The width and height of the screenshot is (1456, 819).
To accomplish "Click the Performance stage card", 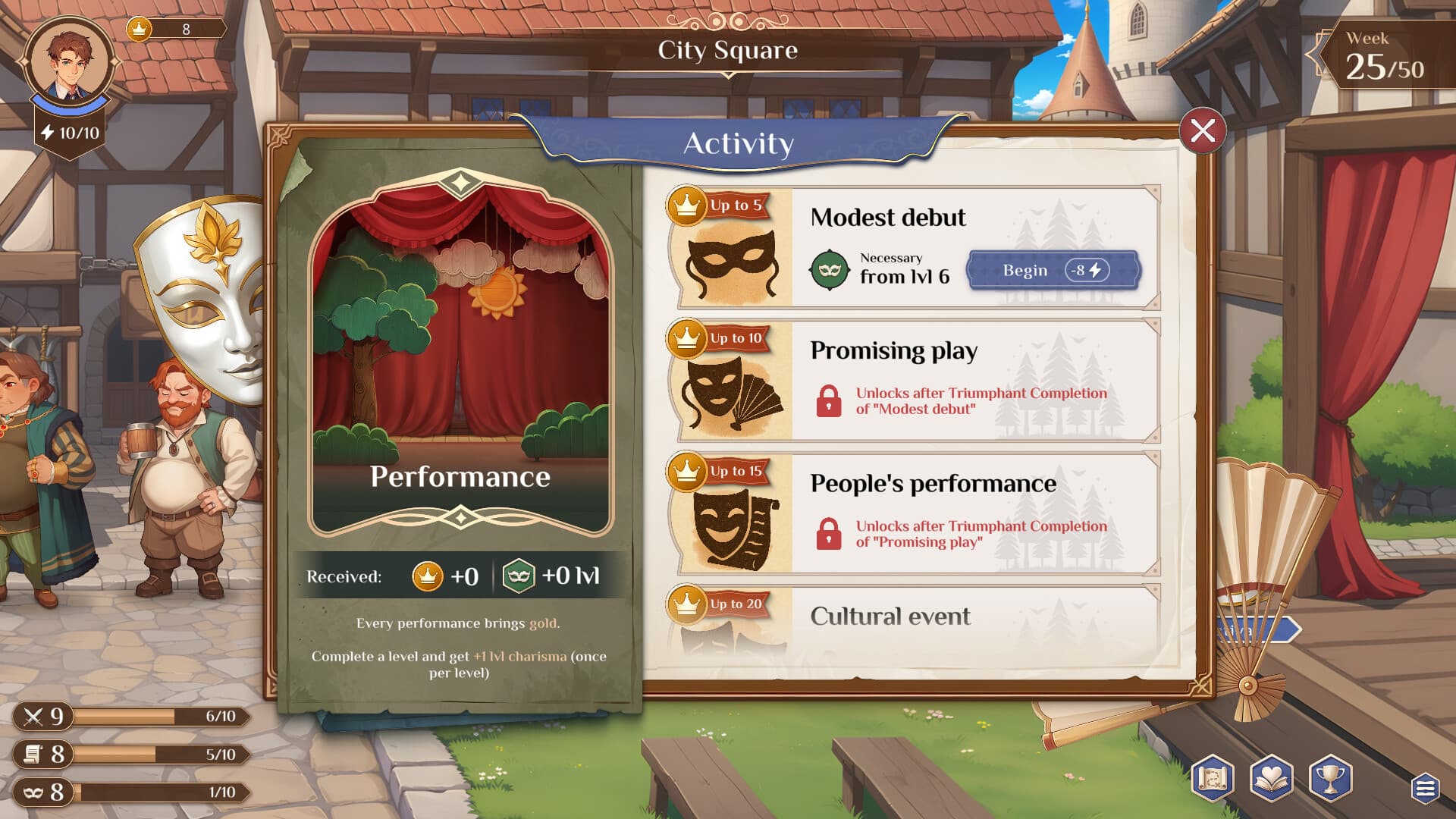I will [460, 353].
